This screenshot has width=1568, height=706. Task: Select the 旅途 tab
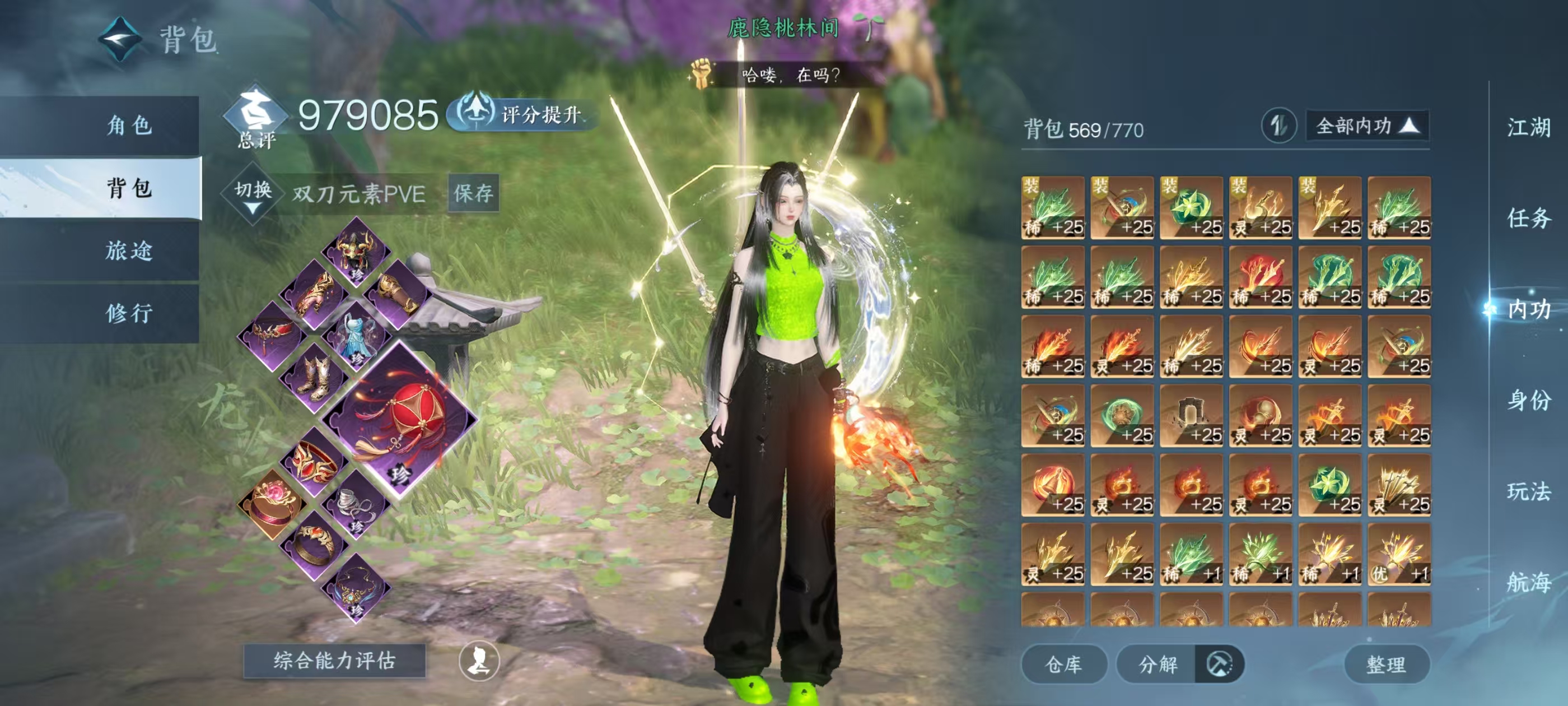pos(129,250)
